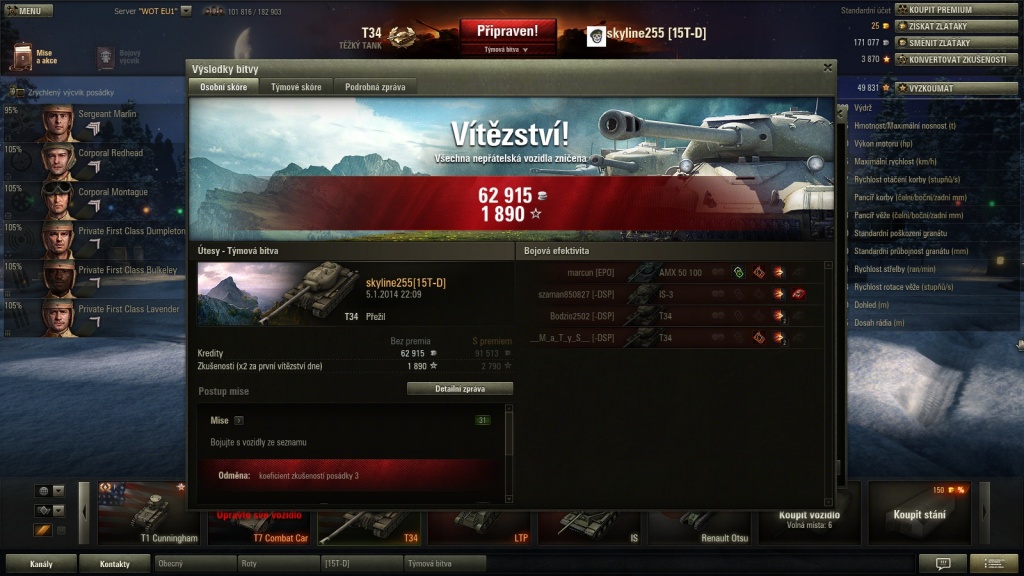Open the server selection dropdown
Image resolution: width=1024 pixels, height=576 pixels.
click(x=185, y=11)
